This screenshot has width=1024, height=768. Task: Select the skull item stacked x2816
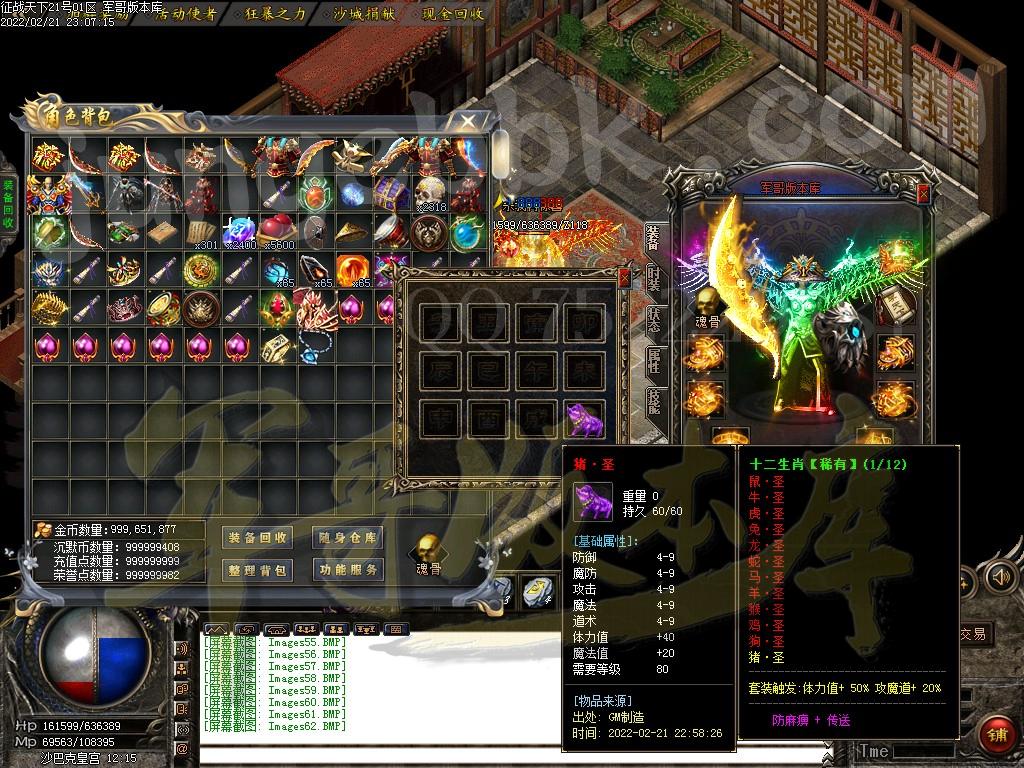click(430, 193)
